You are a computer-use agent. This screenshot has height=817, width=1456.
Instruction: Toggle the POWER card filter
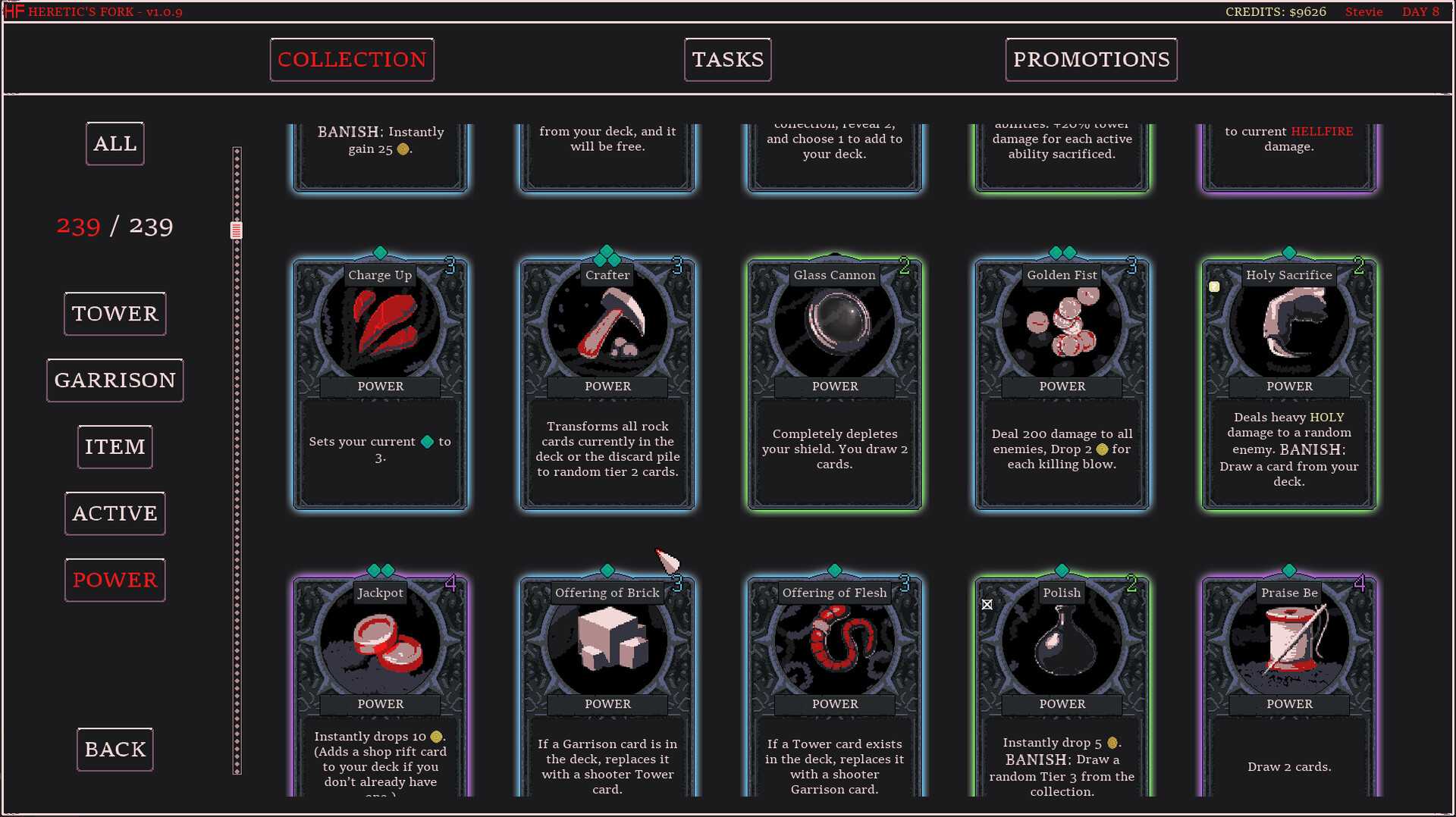tap(115, 580)
